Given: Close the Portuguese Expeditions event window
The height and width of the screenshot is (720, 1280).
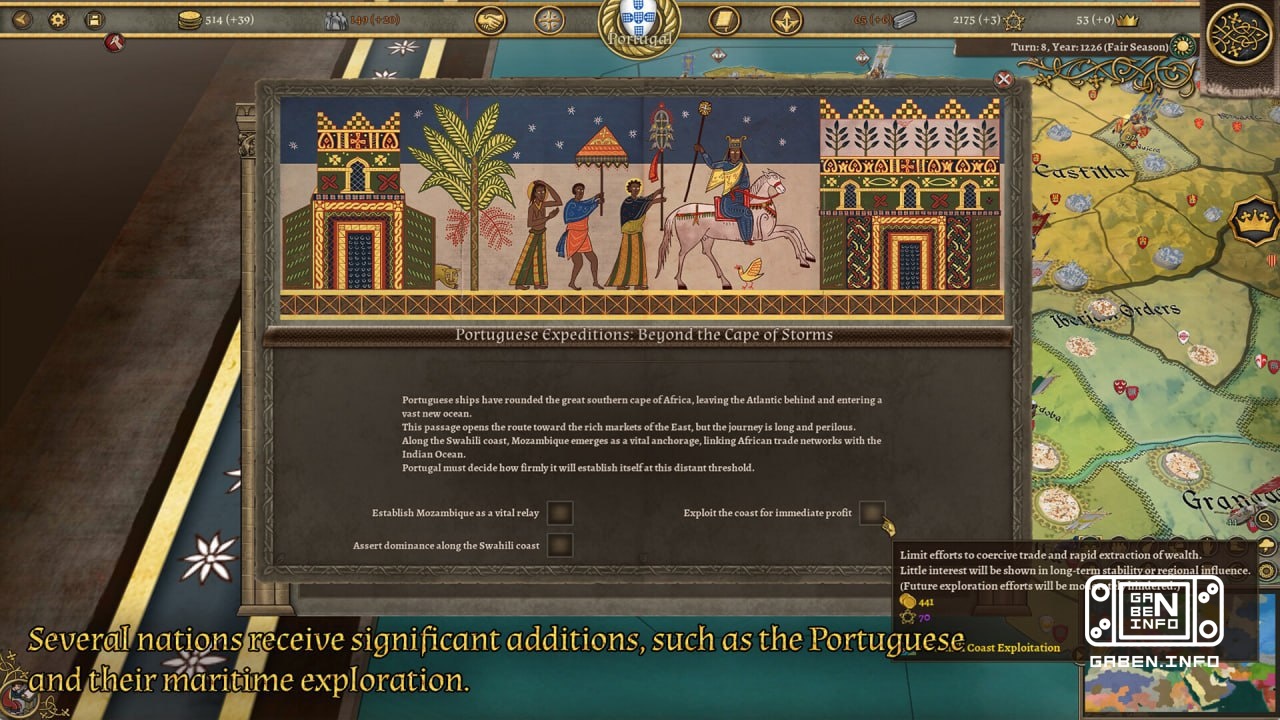Looking at the screenshot, I should point(1003,79).
